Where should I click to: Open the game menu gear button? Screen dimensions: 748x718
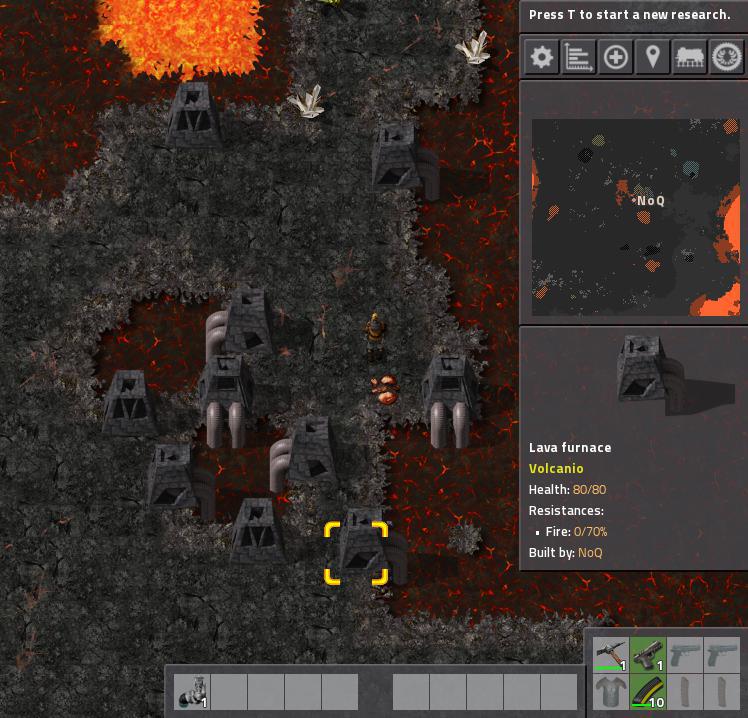click(x=541, y=57)
